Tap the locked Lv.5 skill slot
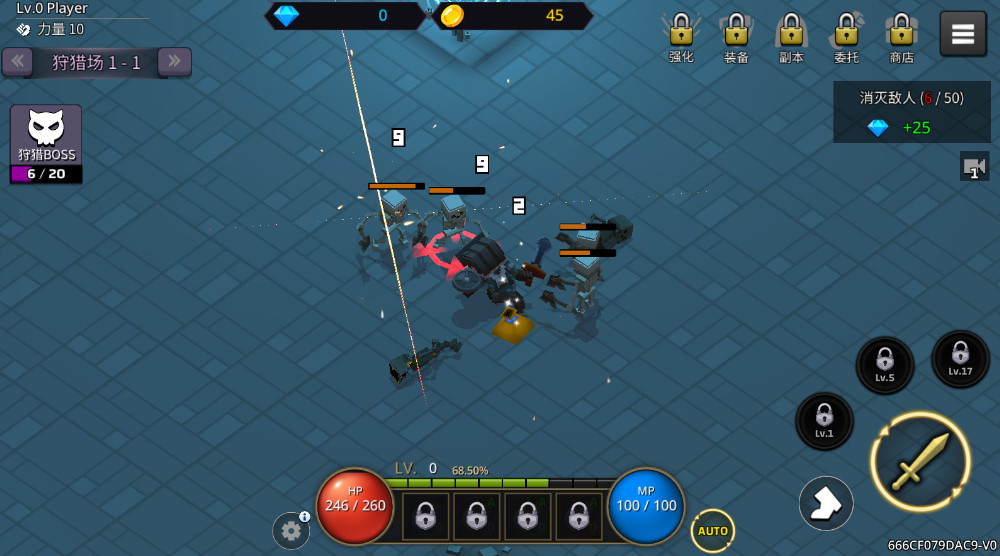The width and height of the screenshot is (1000, 556). tap(885, 365)
